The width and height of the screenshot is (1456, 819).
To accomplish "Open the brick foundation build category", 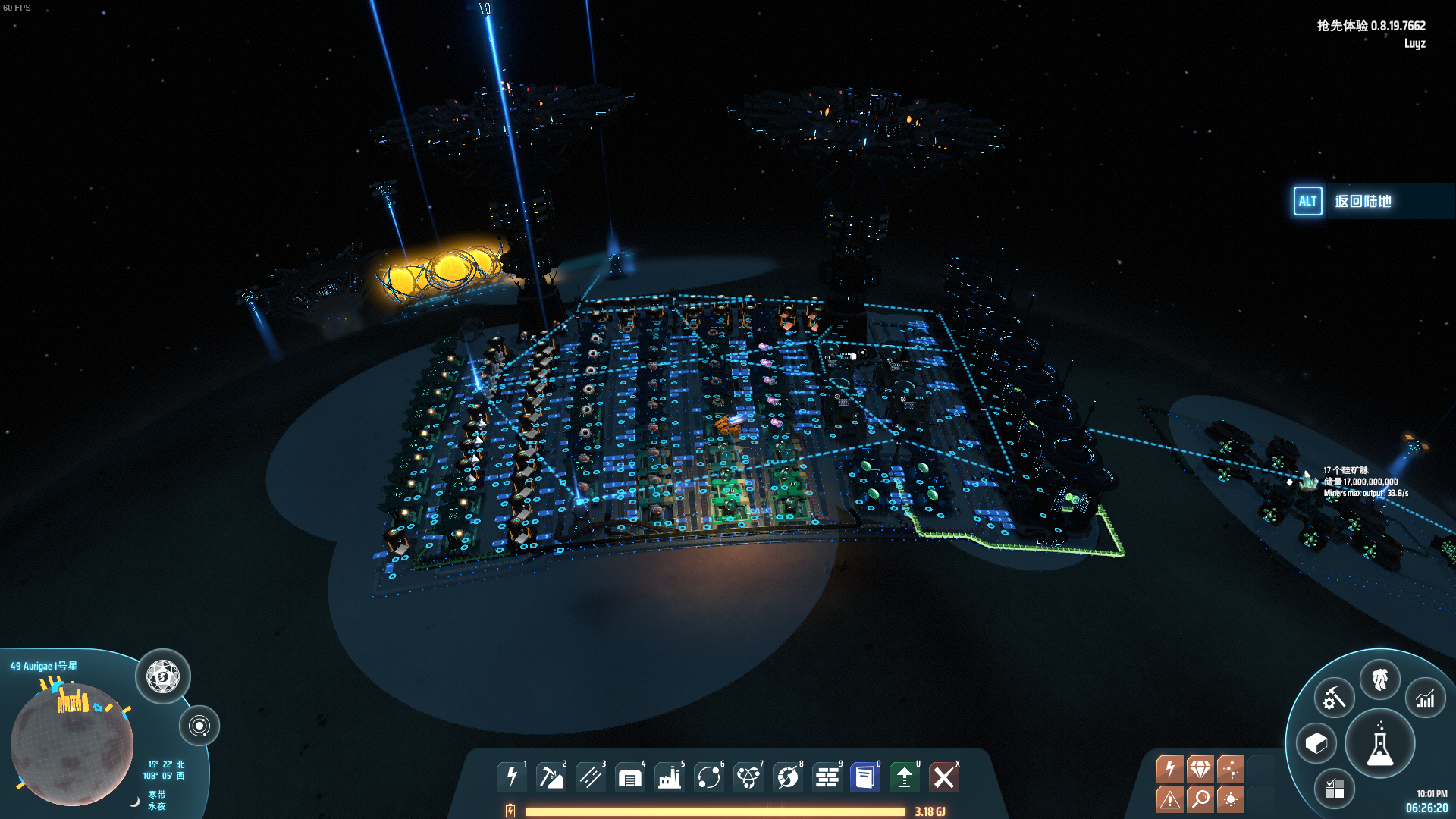I will tap(827, 777).
